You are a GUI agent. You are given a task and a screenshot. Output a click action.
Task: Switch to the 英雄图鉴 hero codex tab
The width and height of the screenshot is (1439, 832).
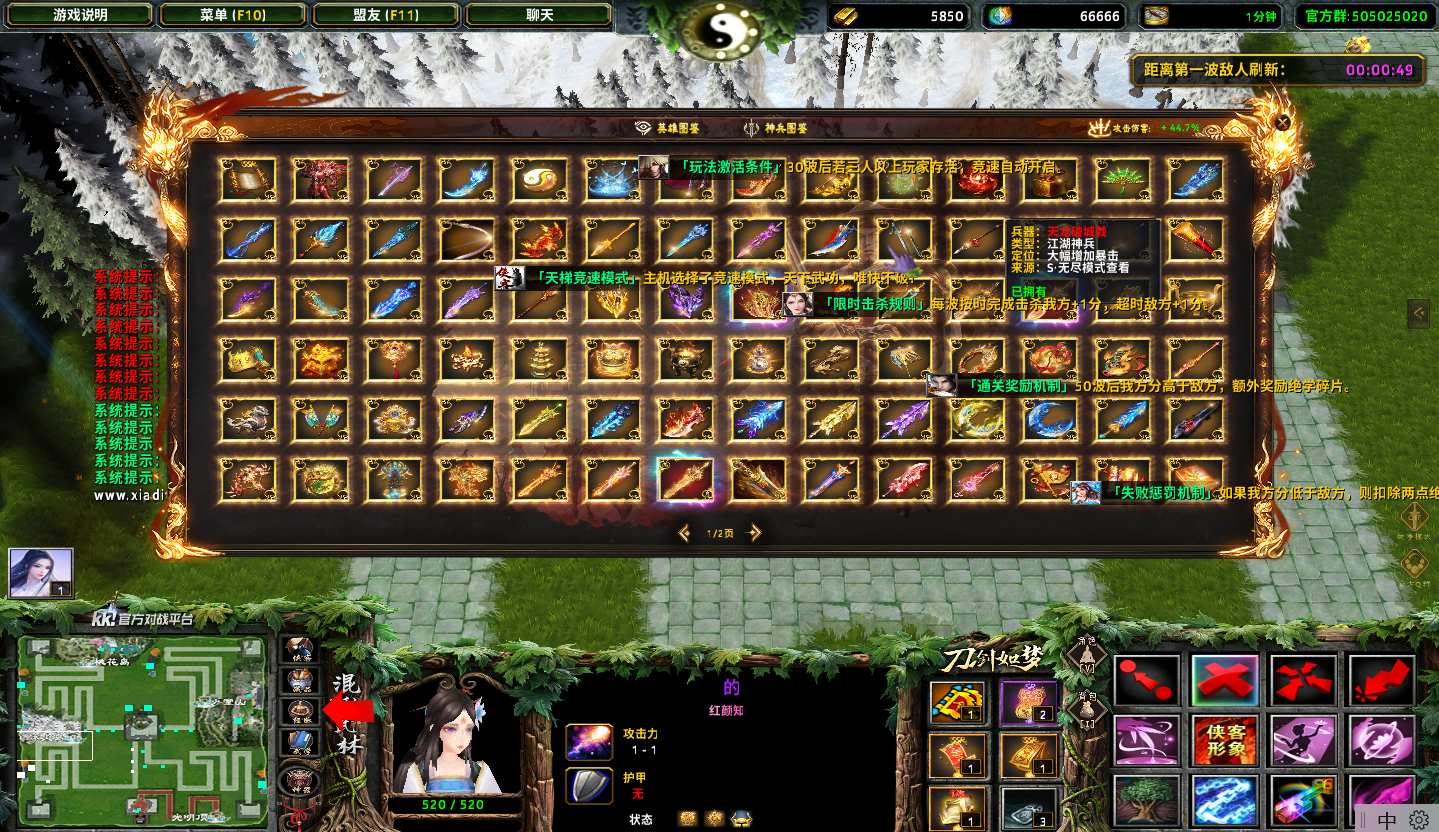(668, 128)
